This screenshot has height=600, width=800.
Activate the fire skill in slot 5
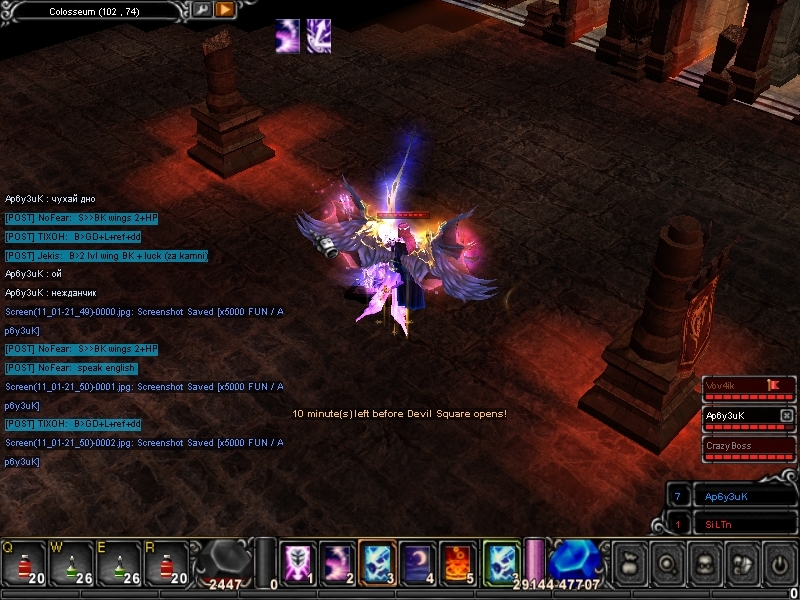coord(458,563)
